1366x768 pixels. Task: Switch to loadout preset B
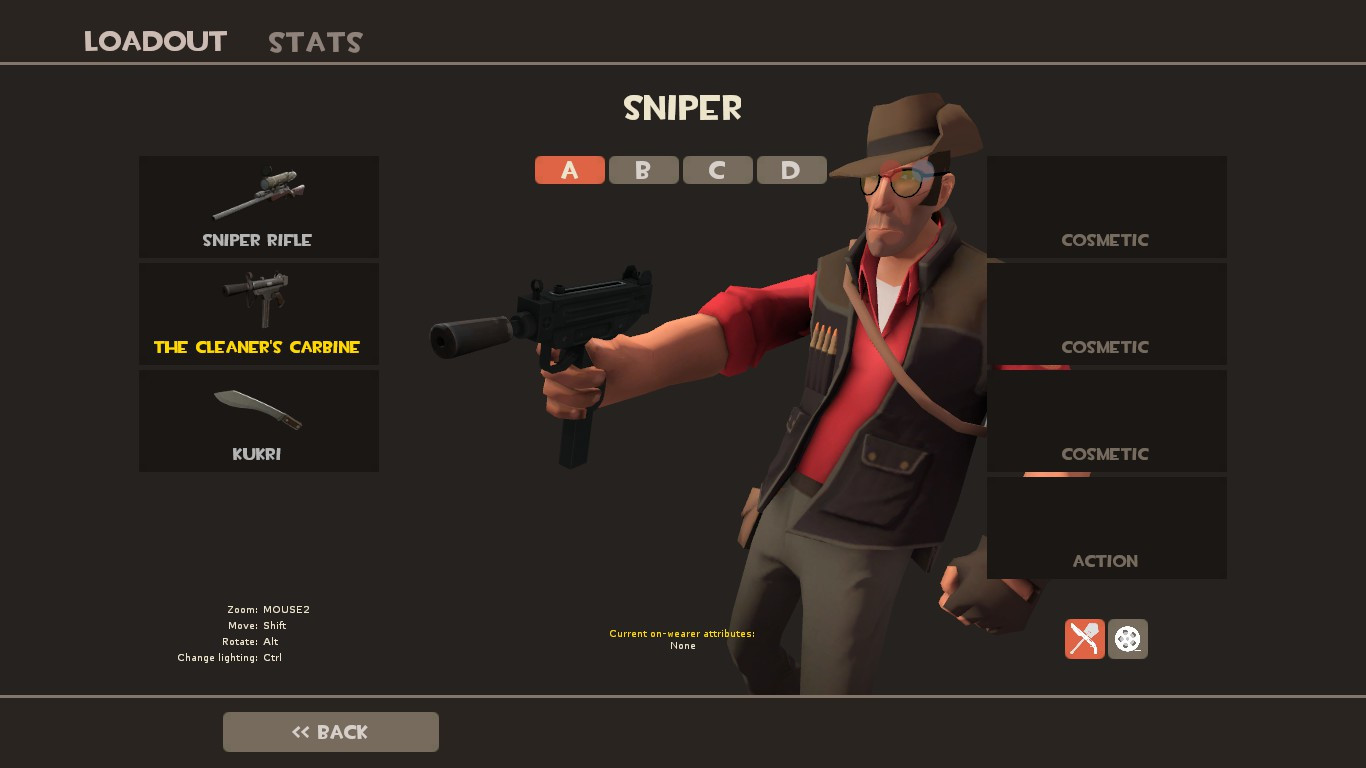[643, 170]
